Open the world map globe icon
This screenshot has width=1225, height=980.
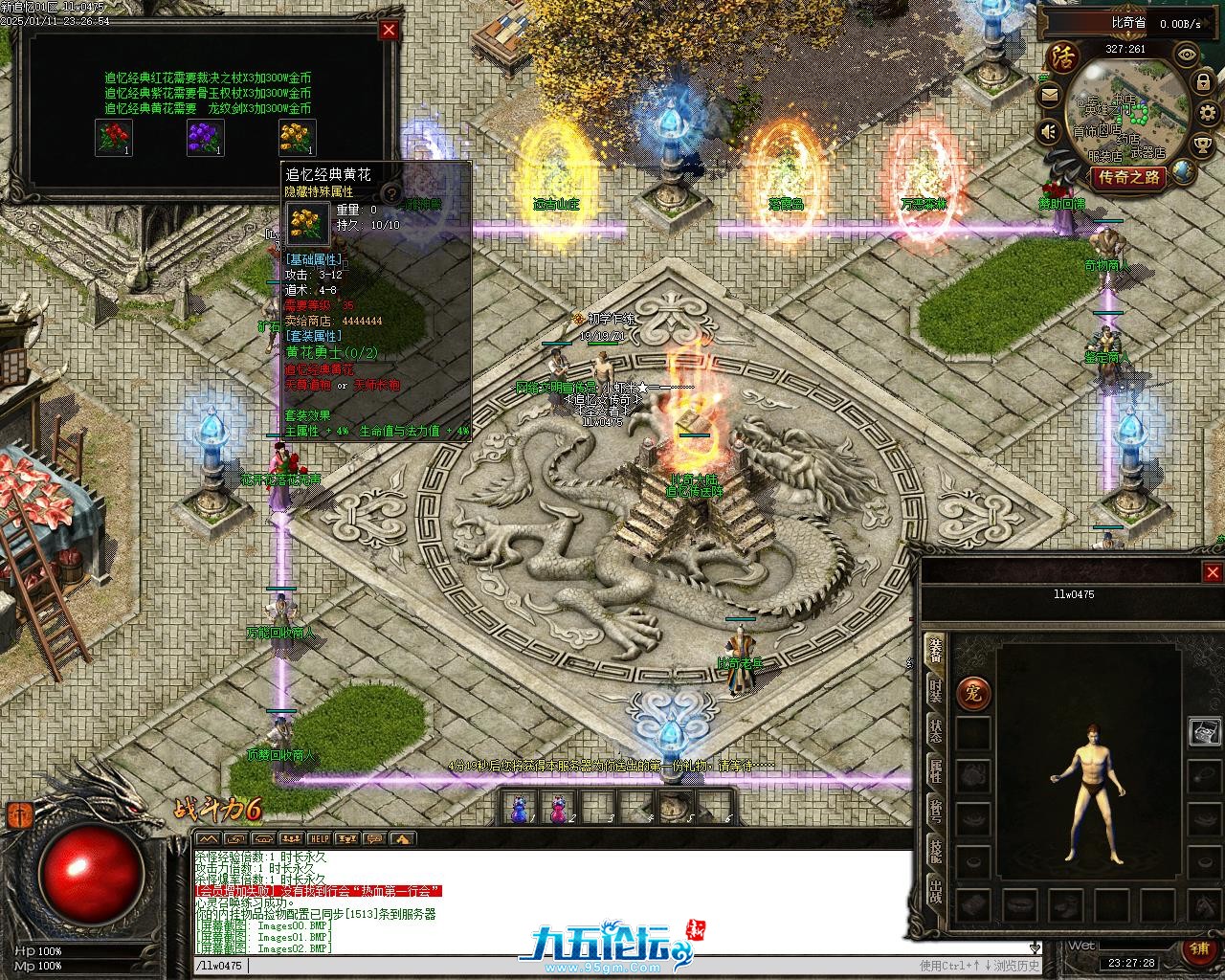1185,172
